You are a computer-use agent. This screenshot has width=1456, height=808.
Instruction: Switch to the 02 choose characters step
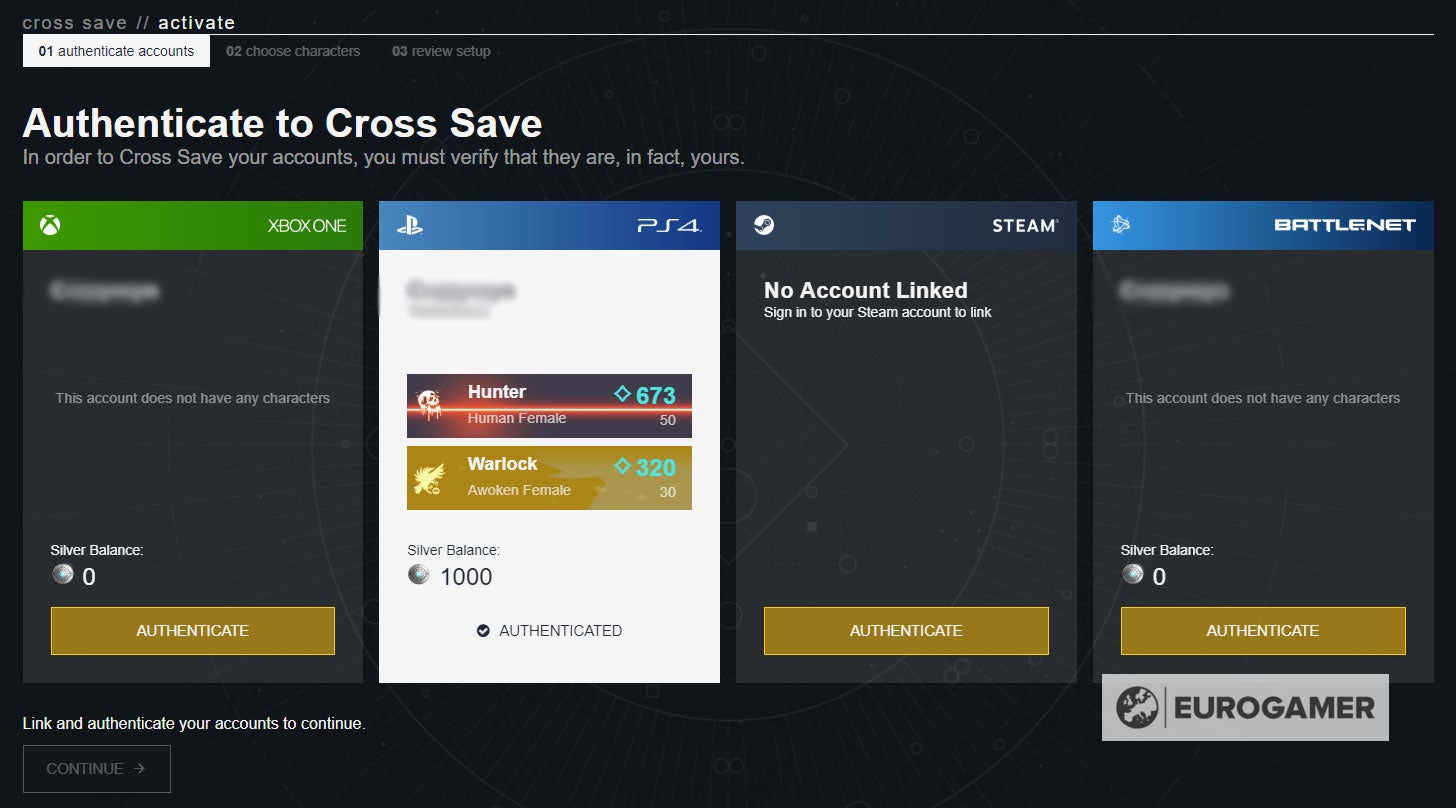[293, 50]
